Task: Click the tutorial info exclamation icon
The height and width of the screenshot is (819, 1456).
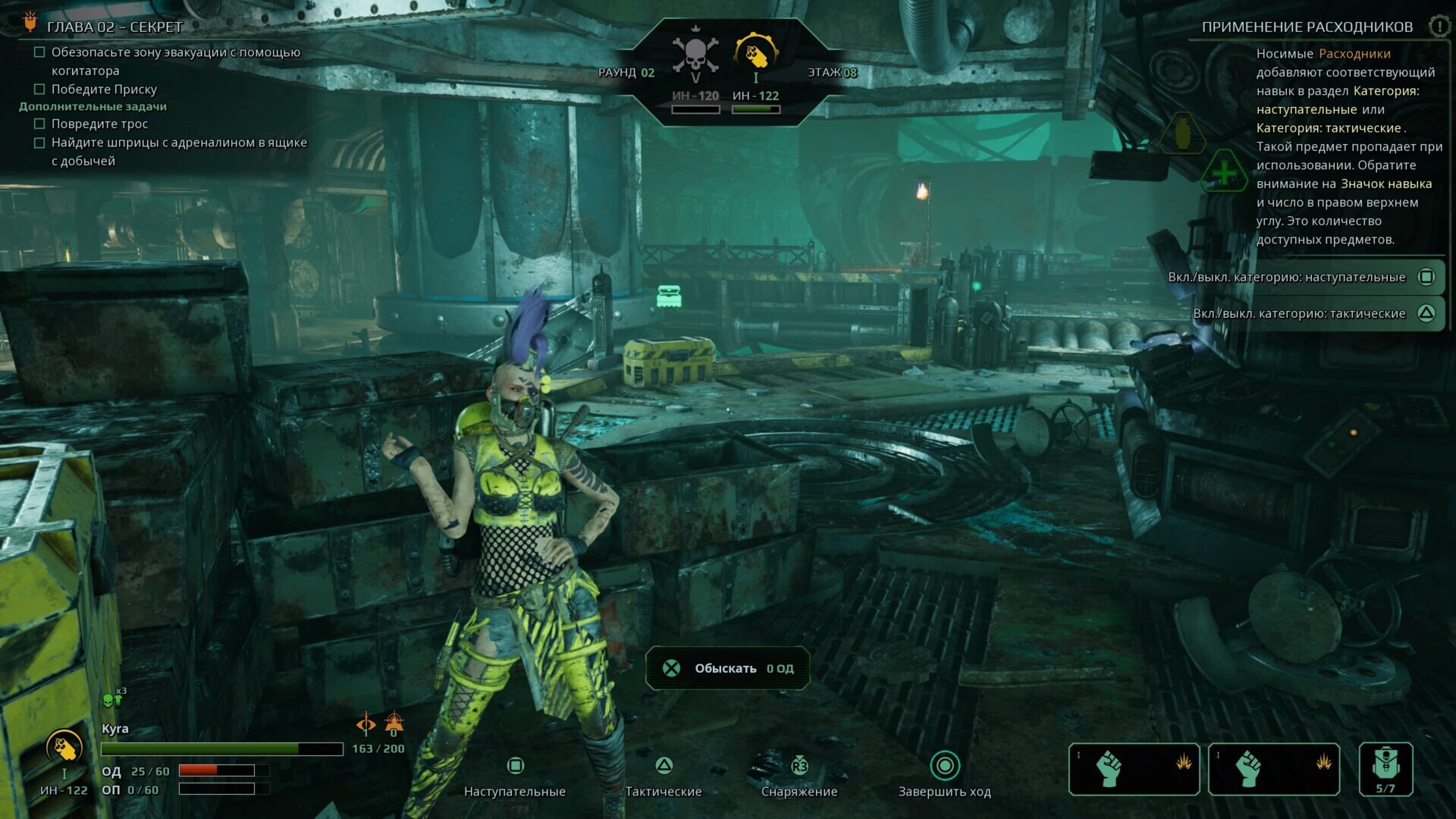Action: 1439,27
